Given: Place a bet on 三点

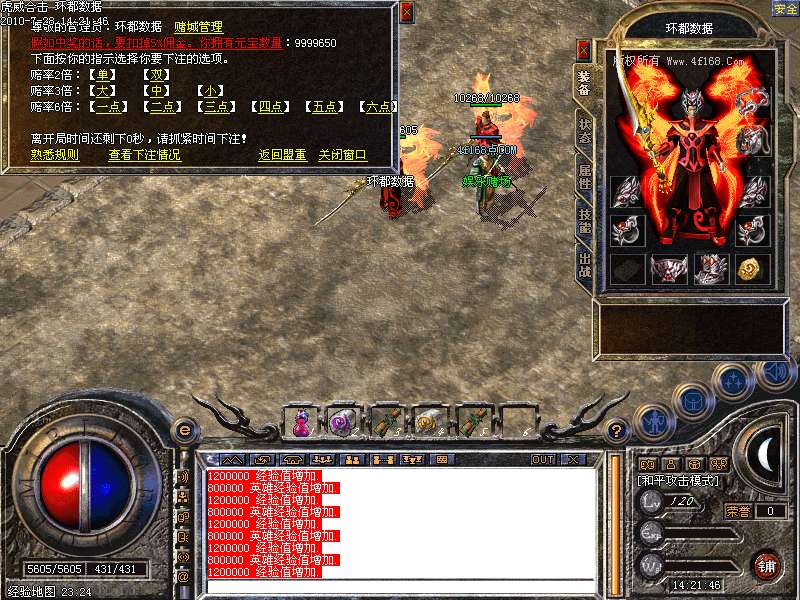Looking at the screenshot, I should tap(217, 107).
